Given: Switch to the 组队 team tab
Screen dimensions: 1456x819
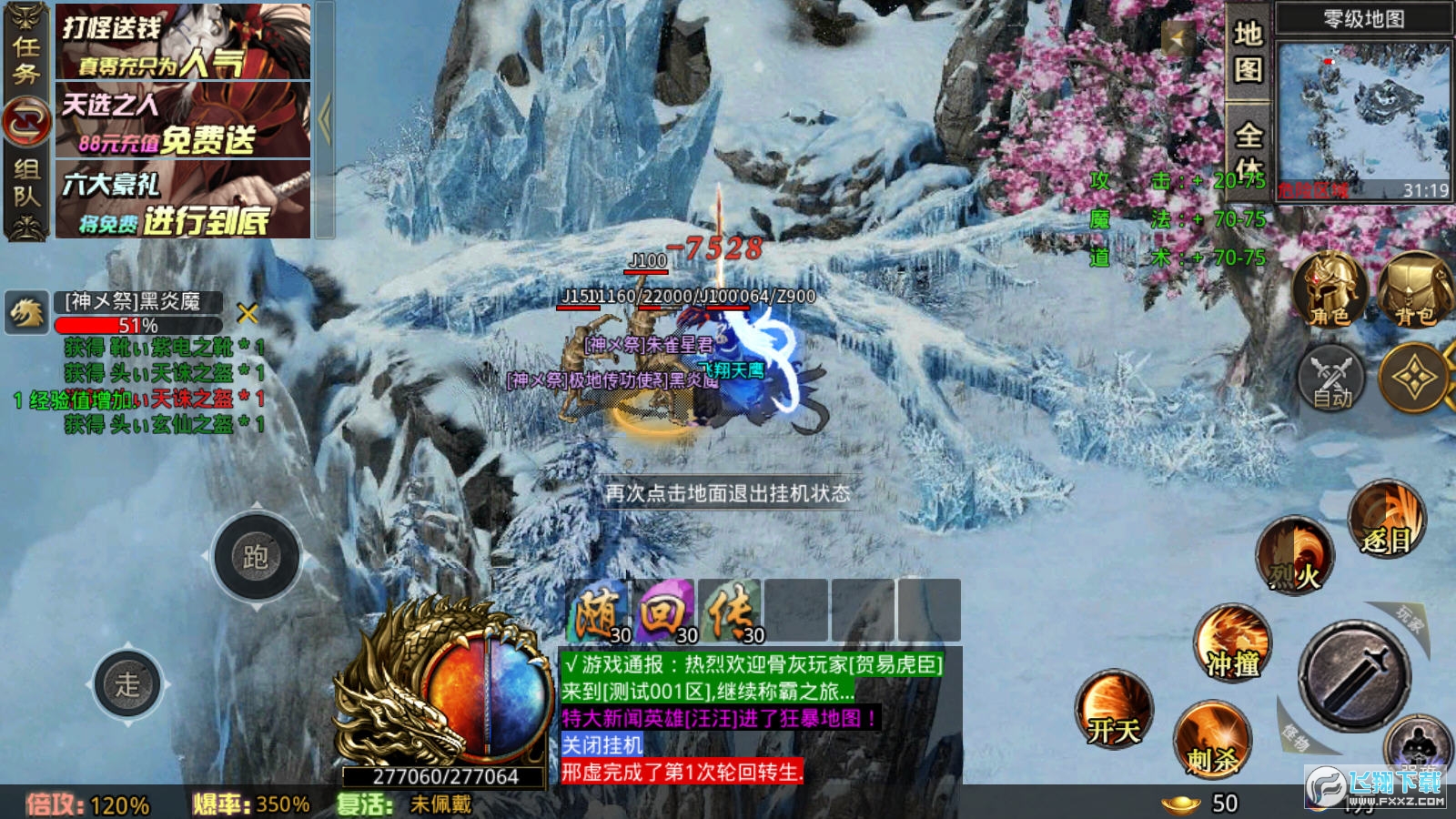Looking at the screenshot, I should tap(25, 182).
